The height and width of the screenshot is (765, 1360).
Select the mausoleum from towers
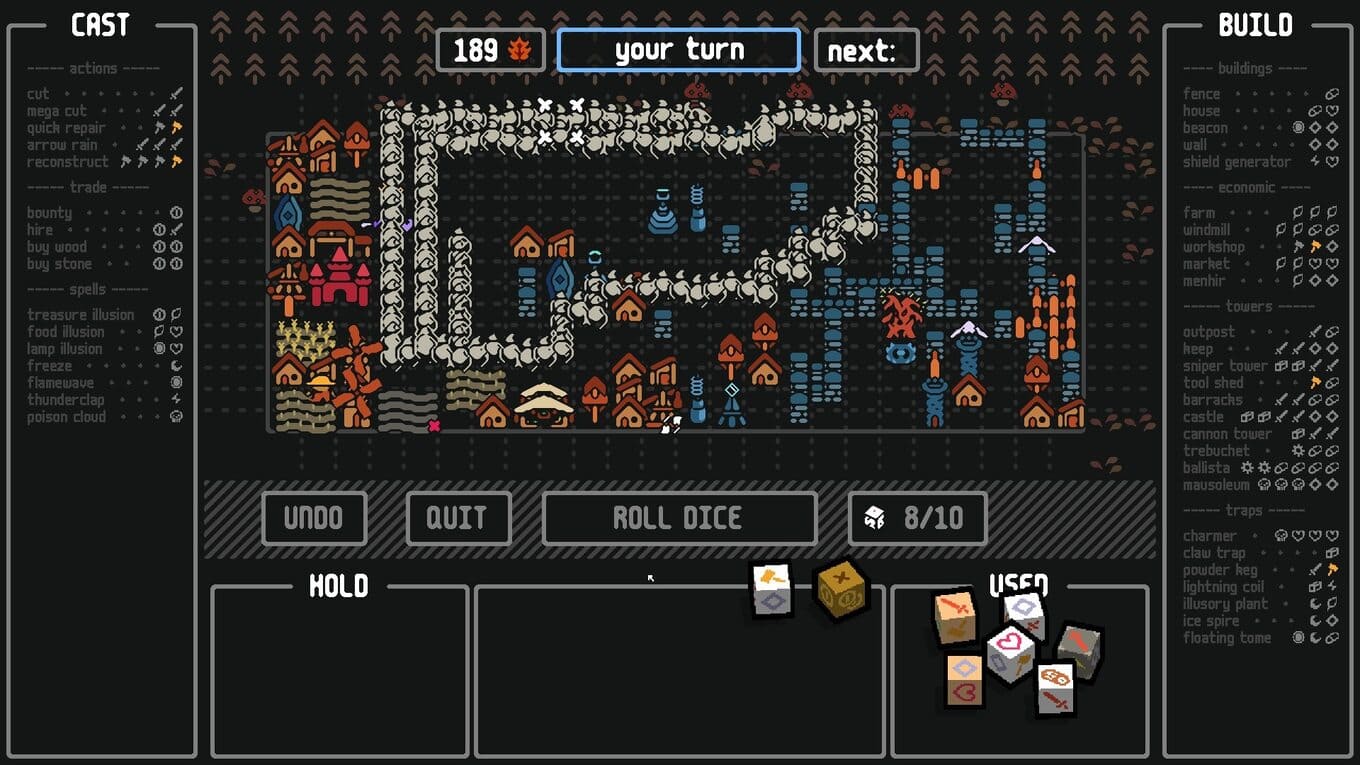point(1216,485)
